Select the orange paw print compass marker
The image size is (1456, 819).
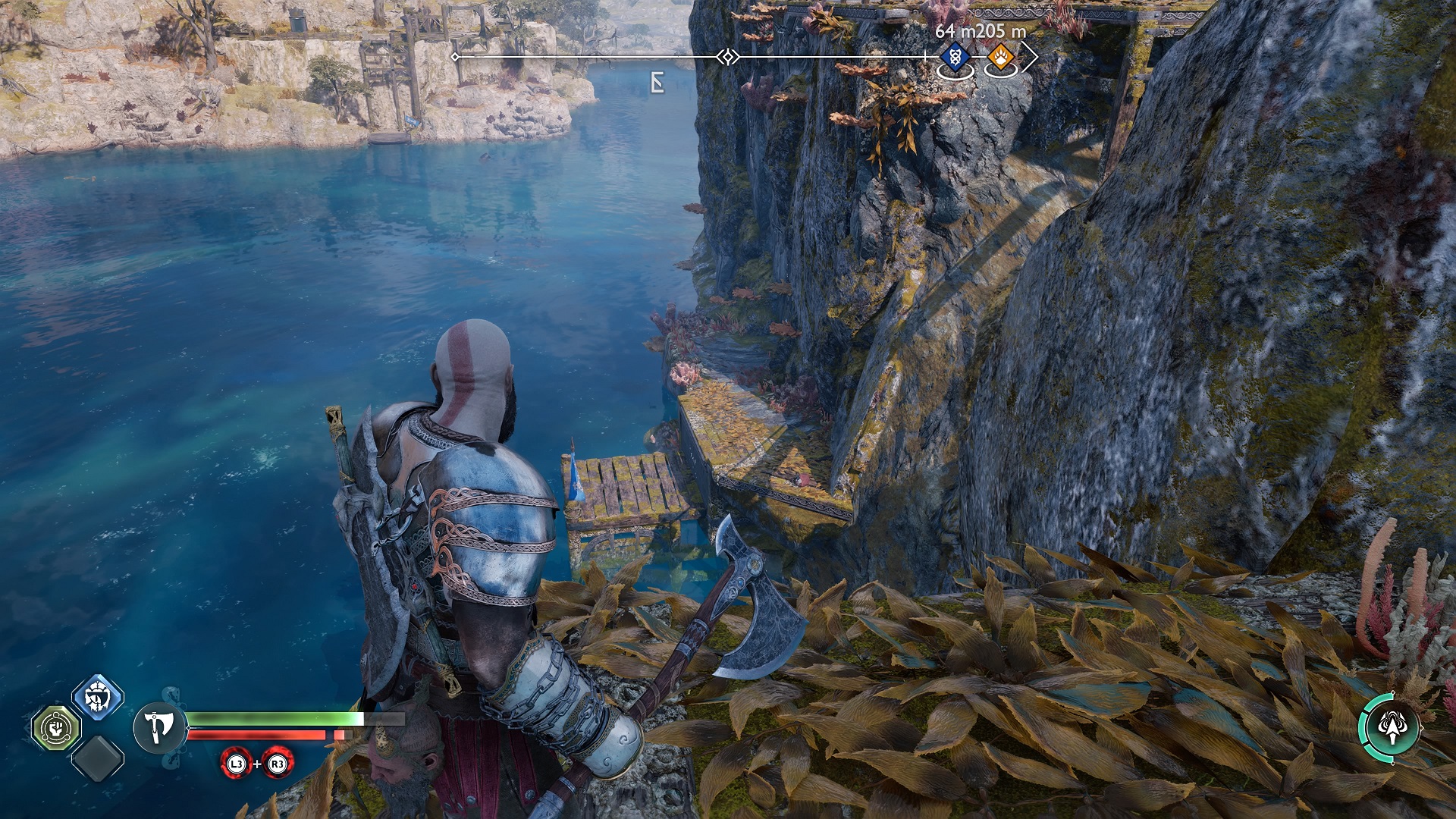click(x=1001, y=57)
